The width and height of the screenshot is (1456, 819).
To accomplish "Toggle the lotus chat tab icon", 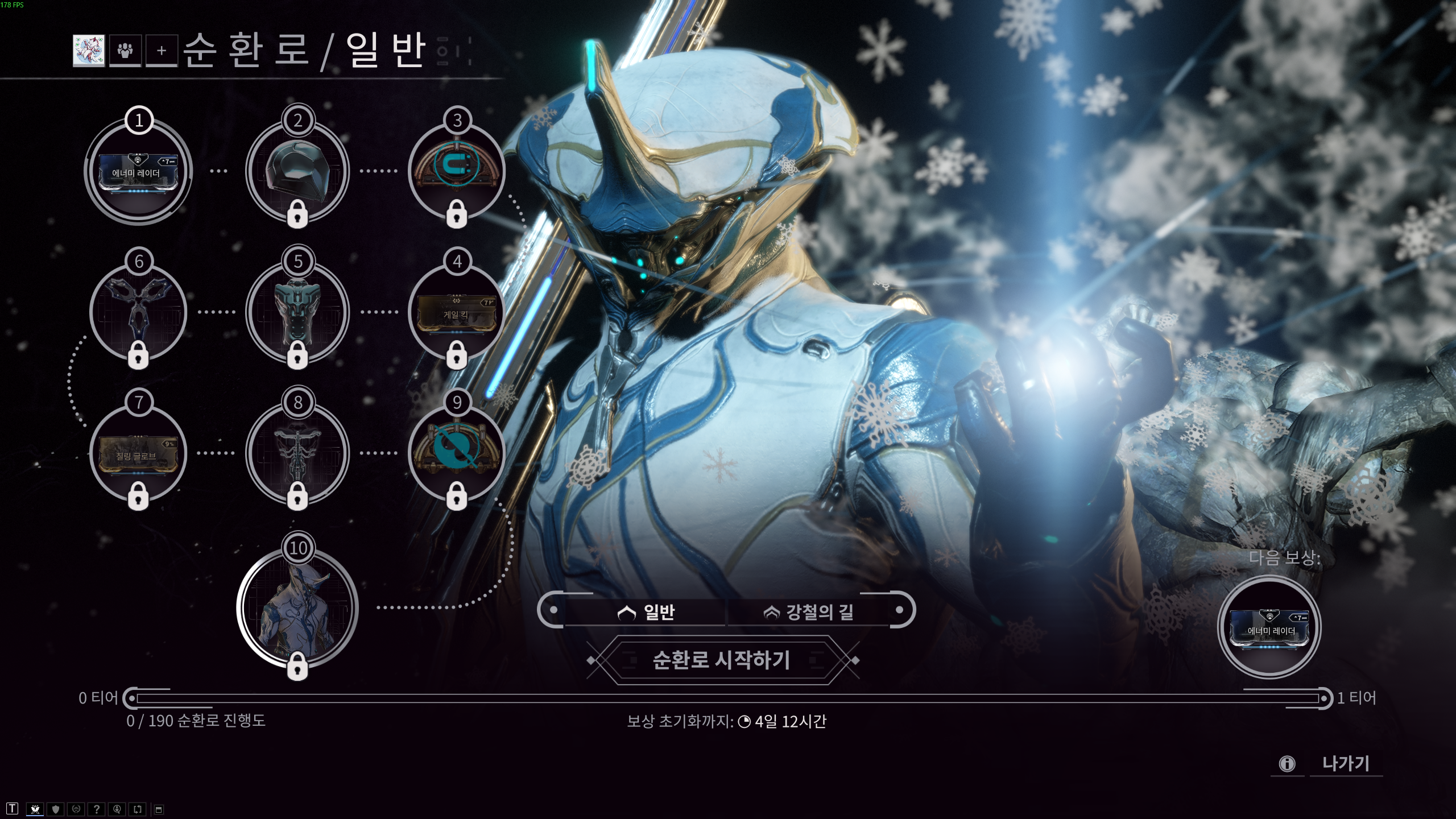I will [x=35, y=810].
